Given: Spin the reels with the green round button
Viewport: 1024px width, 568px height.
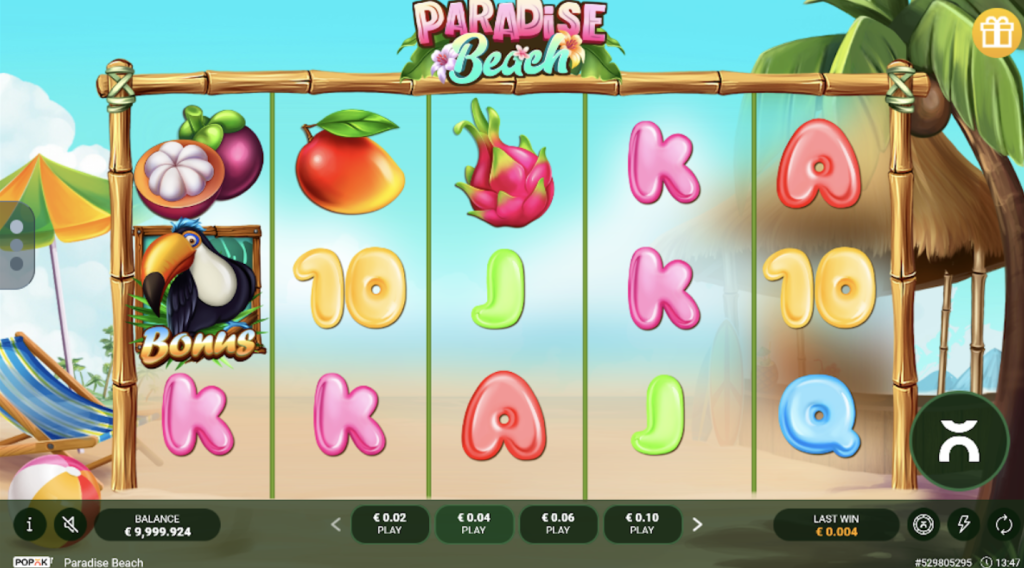Looking at the screenshot, I should point(959,441).
